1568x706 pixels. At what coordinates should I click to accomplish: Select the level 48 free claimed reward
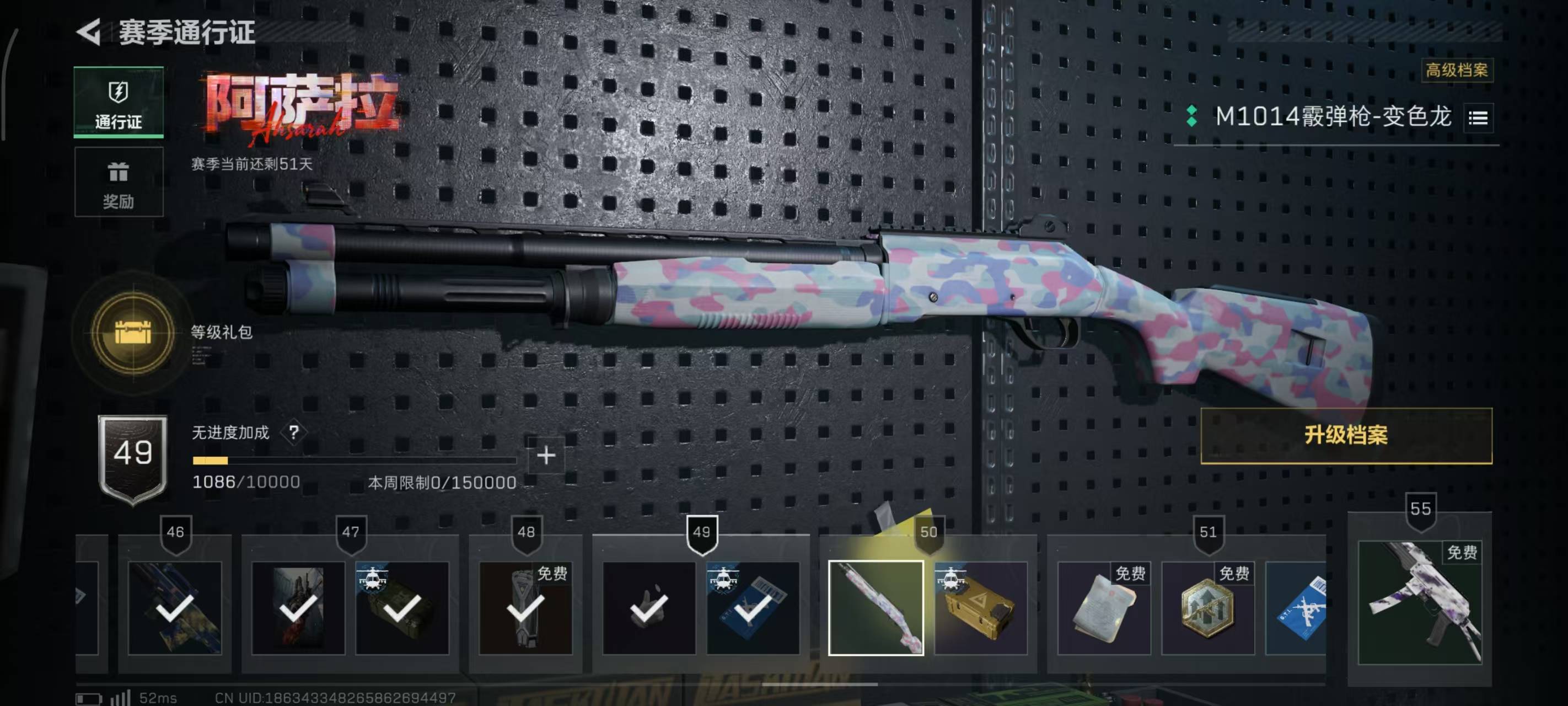tap(525, 608)
